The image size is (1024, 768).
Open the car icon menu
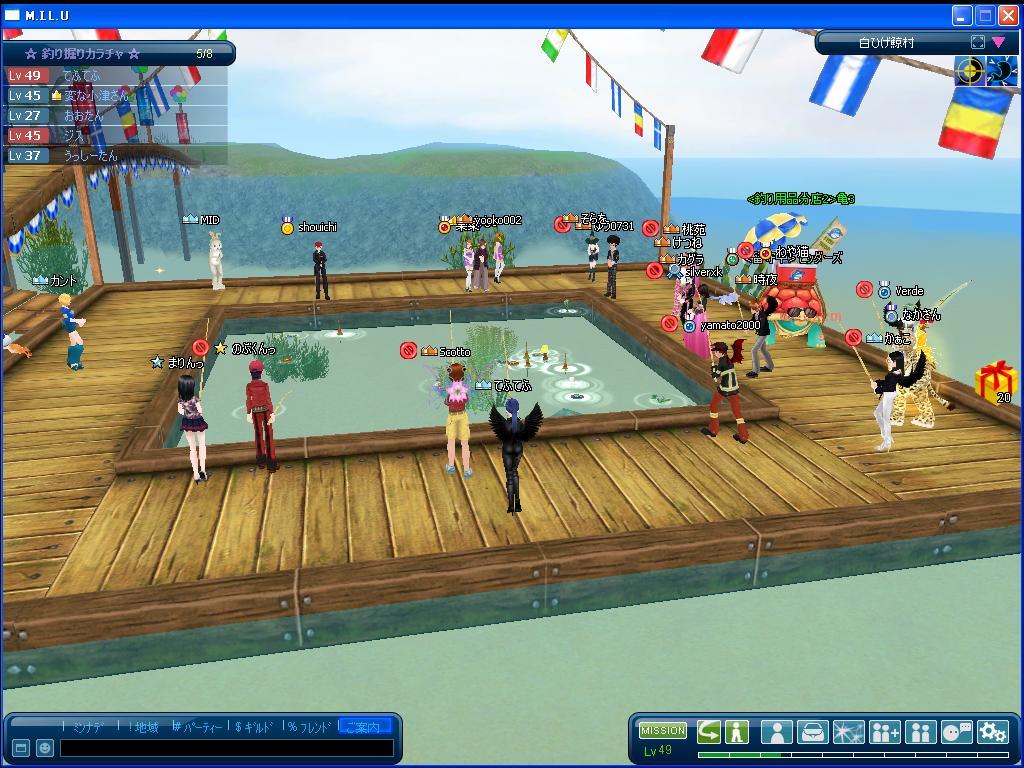coord(812,731)
